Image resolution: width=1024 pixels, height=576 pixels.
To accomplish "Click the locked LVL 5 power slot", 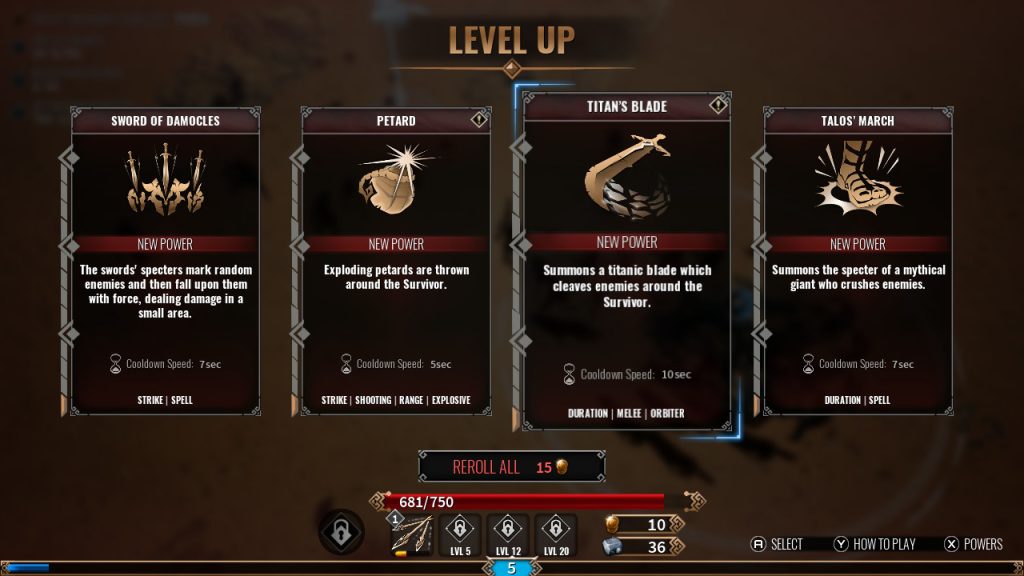I will (459, 536).
